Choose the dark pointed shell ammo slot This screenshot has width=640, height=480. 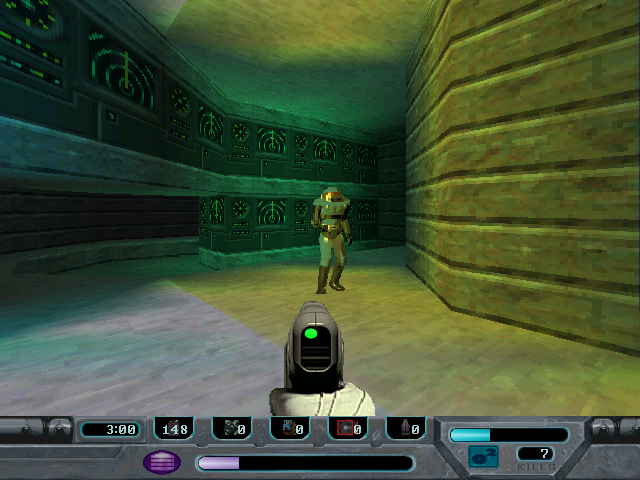406,429
